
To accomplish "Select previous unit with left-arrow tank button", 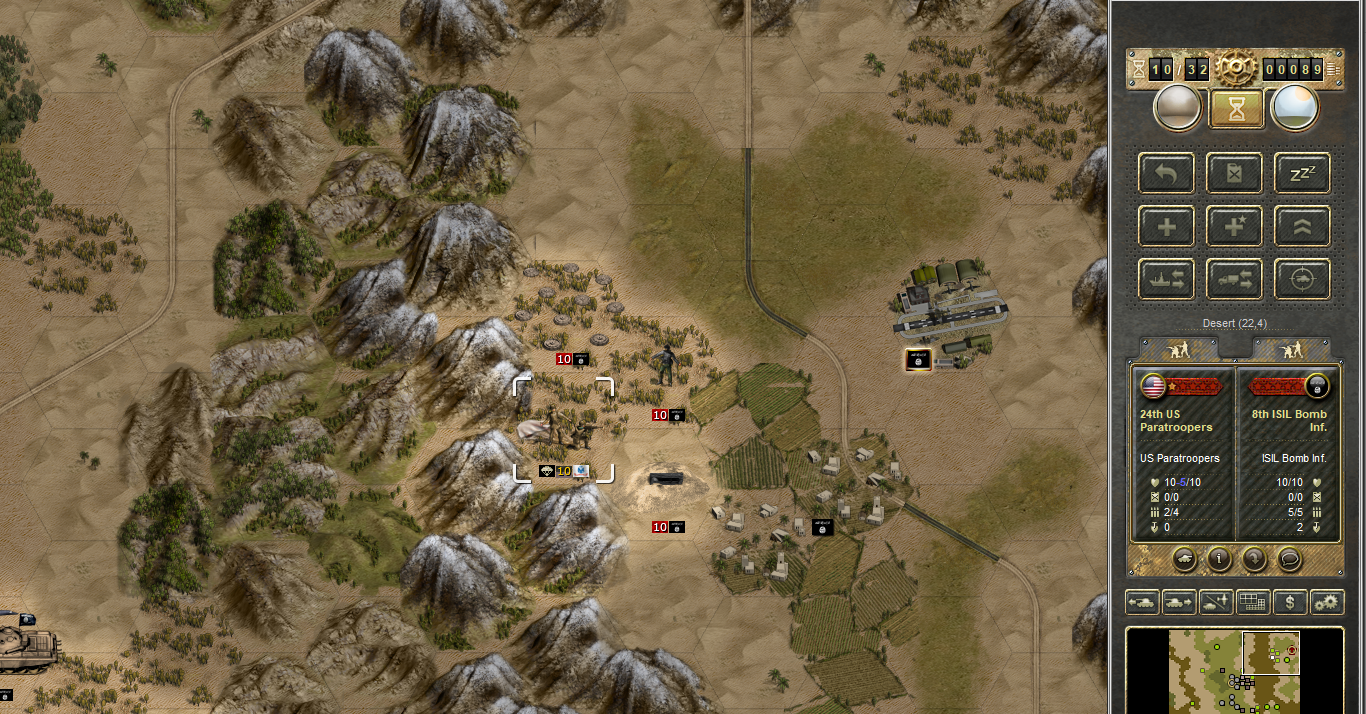I will 1142,602.
